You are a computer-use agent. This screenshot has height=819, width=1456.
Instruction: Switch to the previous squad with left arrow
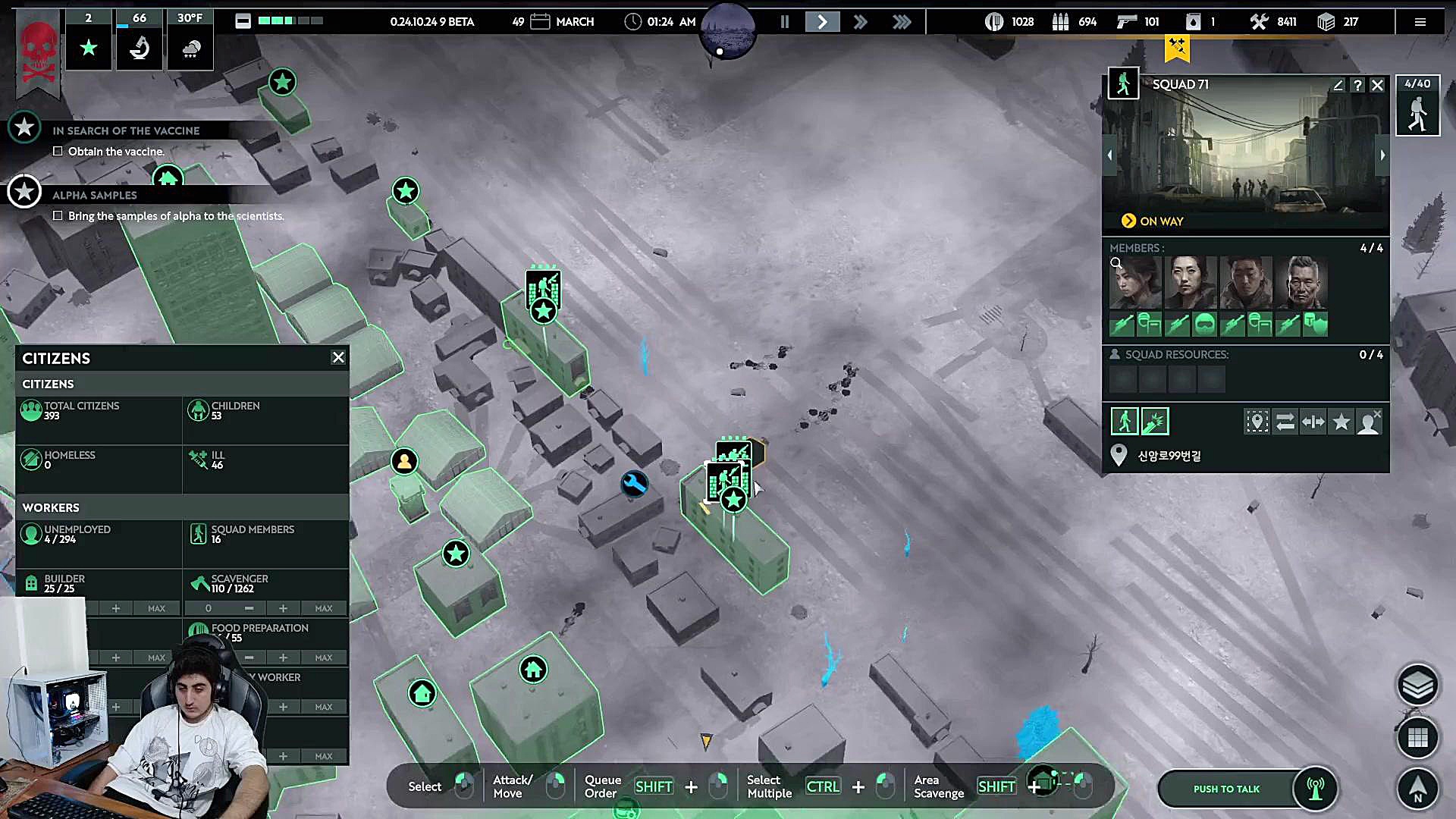[x=1109, y=155]
